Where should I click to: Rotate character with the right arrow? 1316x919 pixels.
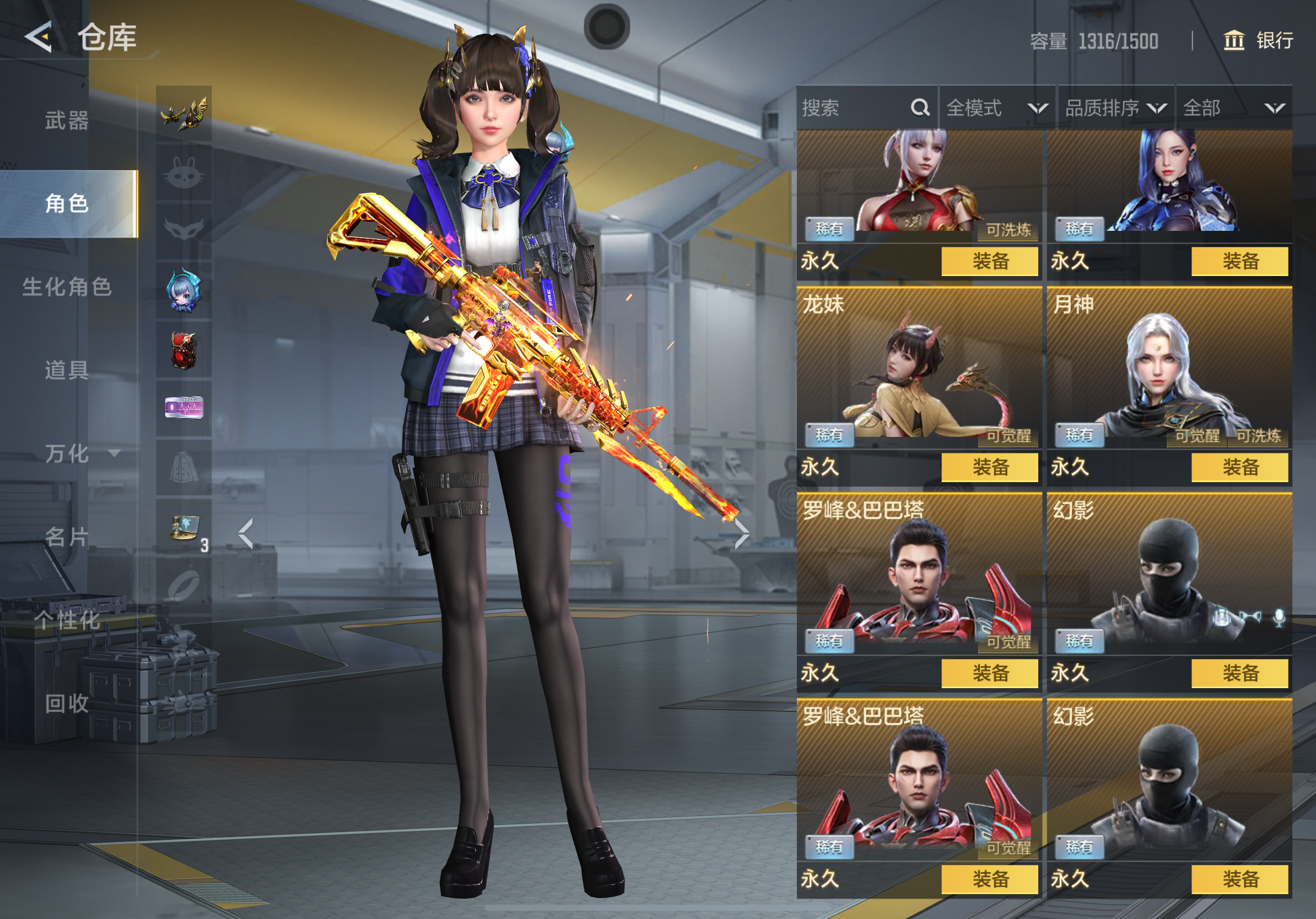pos(741,534)
